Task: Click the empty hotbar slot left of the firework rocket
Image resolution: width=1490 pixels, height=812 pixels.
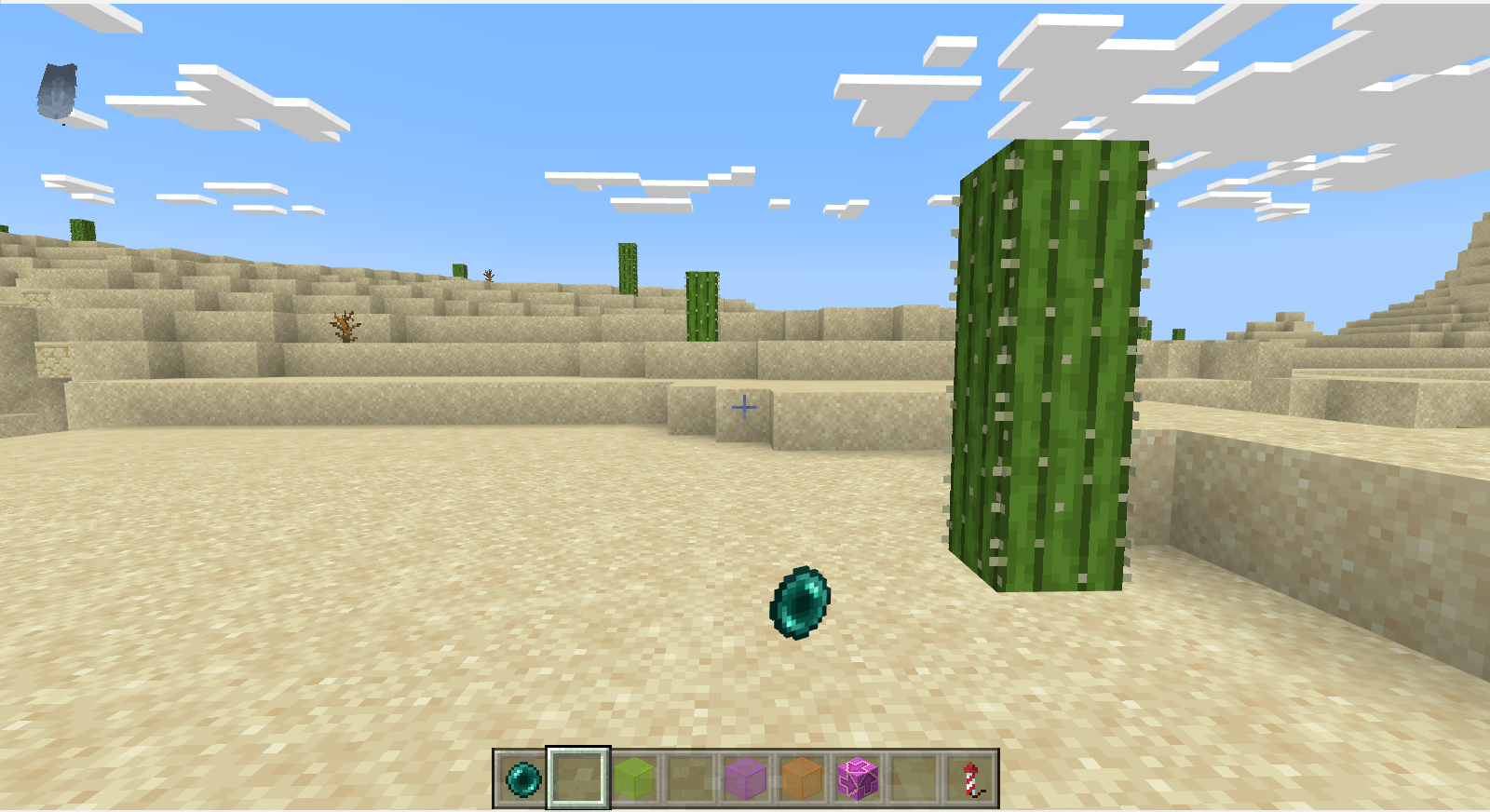Action: point(914,781)
